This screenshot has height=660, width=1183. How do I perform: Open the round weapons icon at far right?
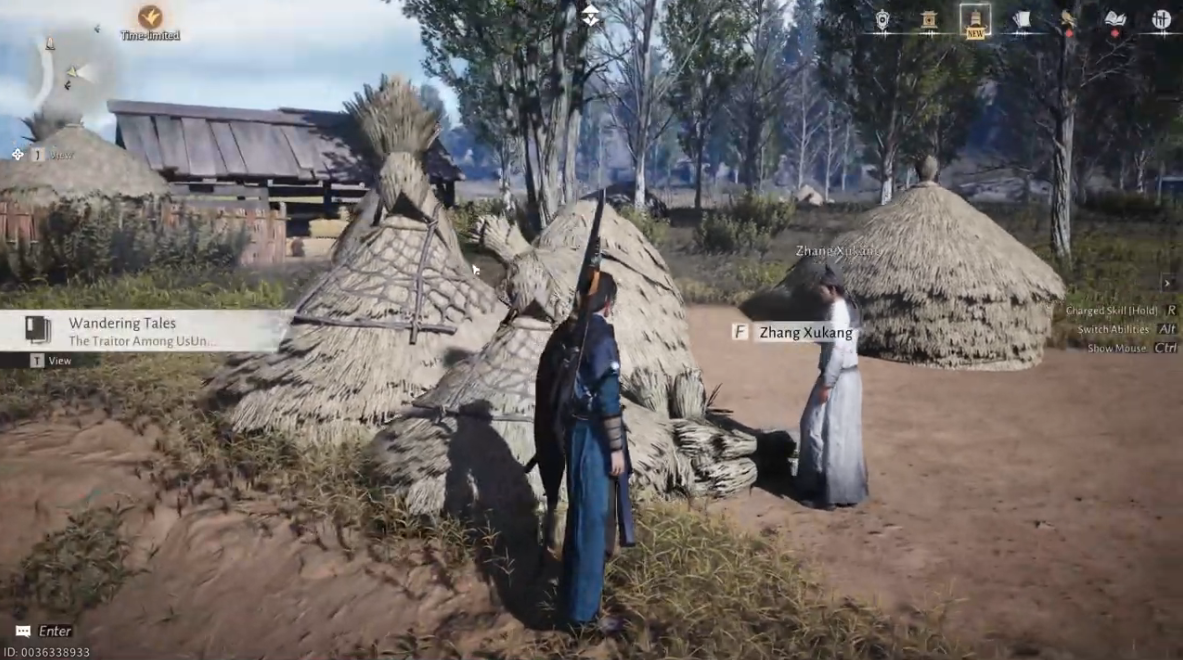1161,20
